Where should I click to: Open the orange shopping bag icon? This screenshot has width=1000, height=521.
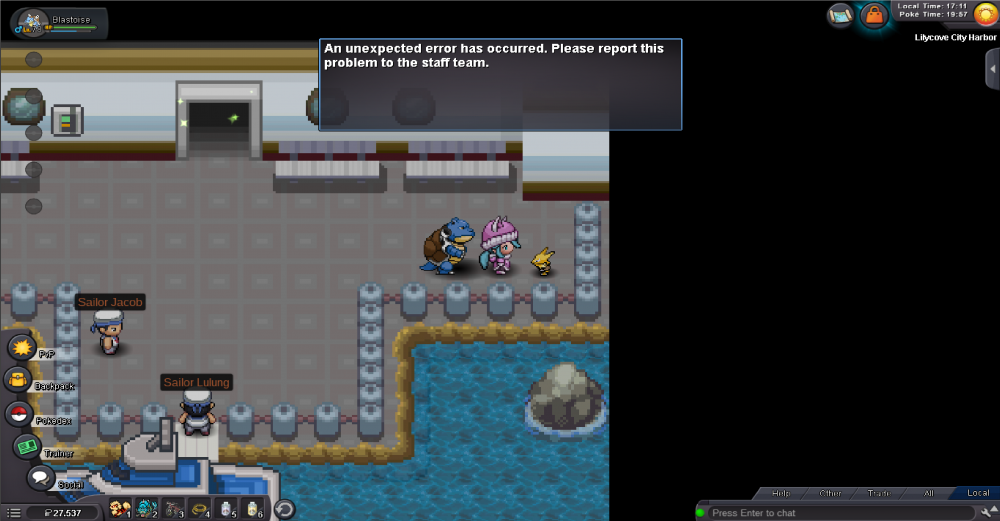[875, 15]
